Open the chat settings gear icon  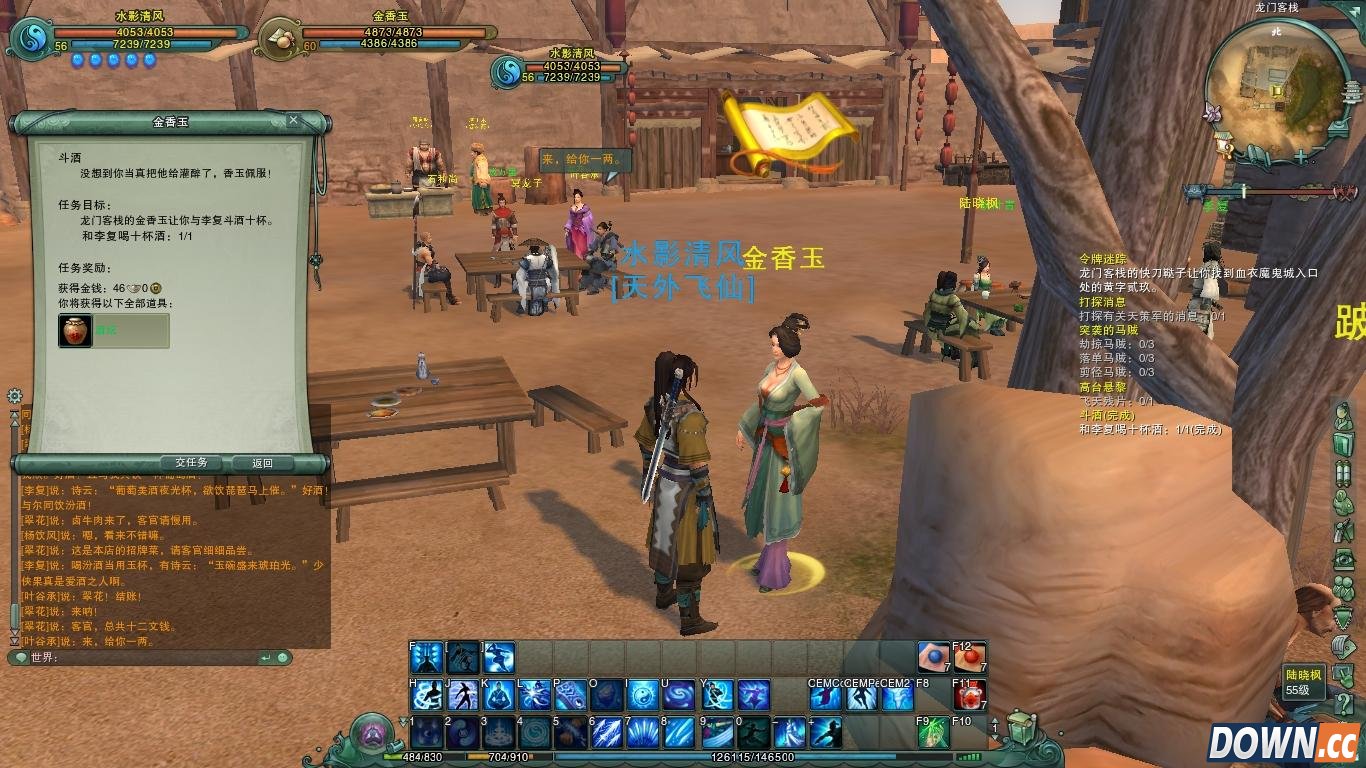pyautogui.click(x=14, y=397)
